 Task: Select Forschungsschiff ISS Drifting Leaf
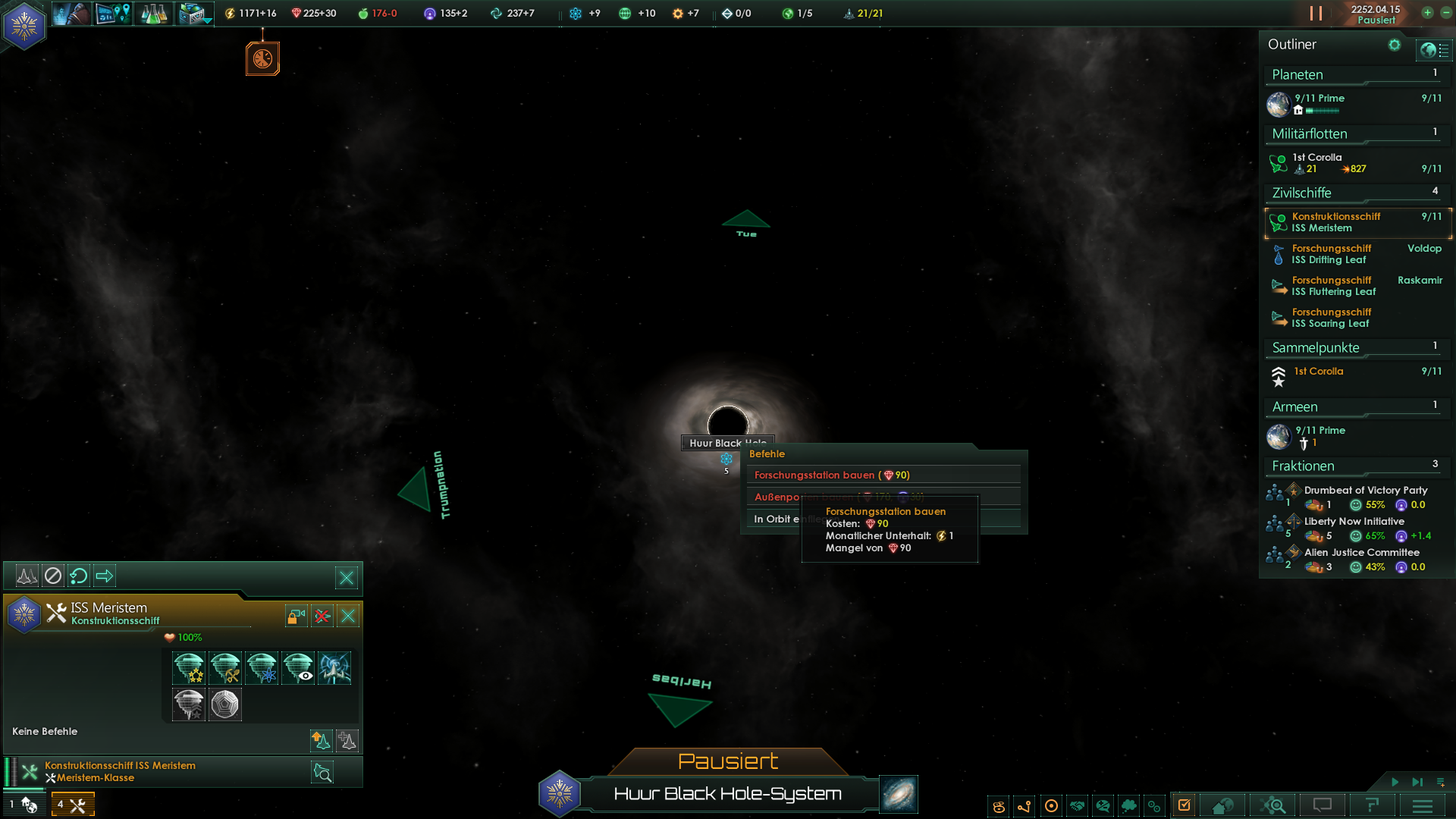1332,254
